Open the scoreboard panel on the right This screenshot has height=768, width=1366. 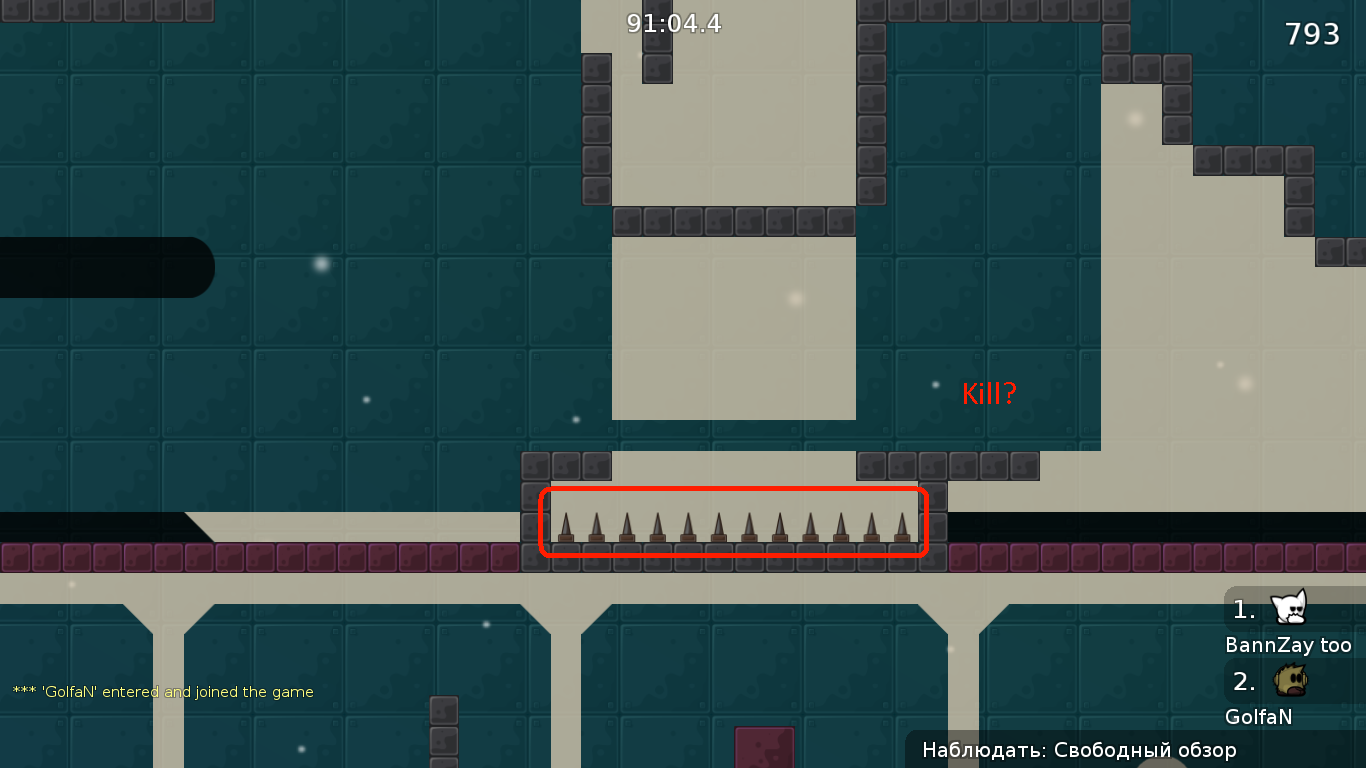tap(1290, 660)
